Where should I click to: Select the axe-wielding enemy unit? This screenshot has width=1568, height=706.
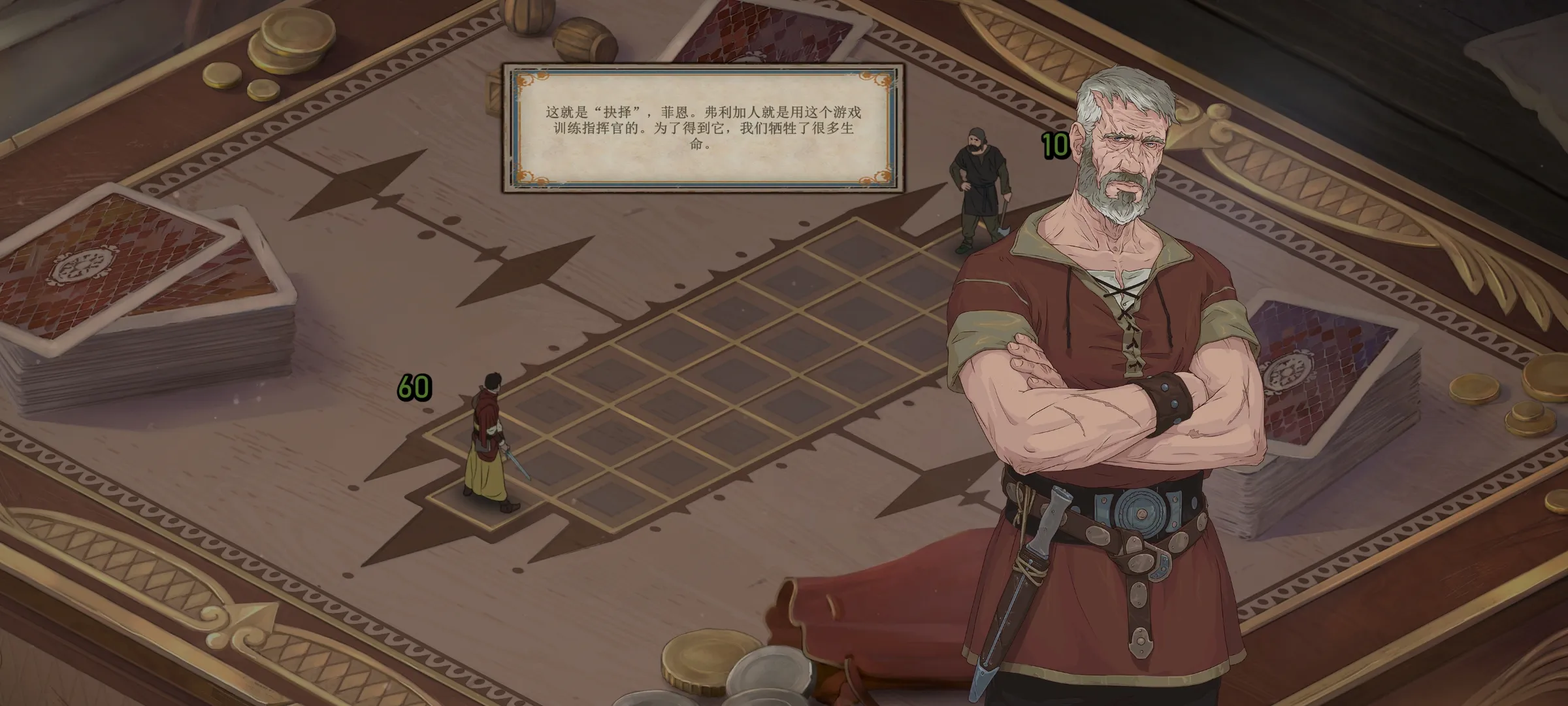click(977, 188)
